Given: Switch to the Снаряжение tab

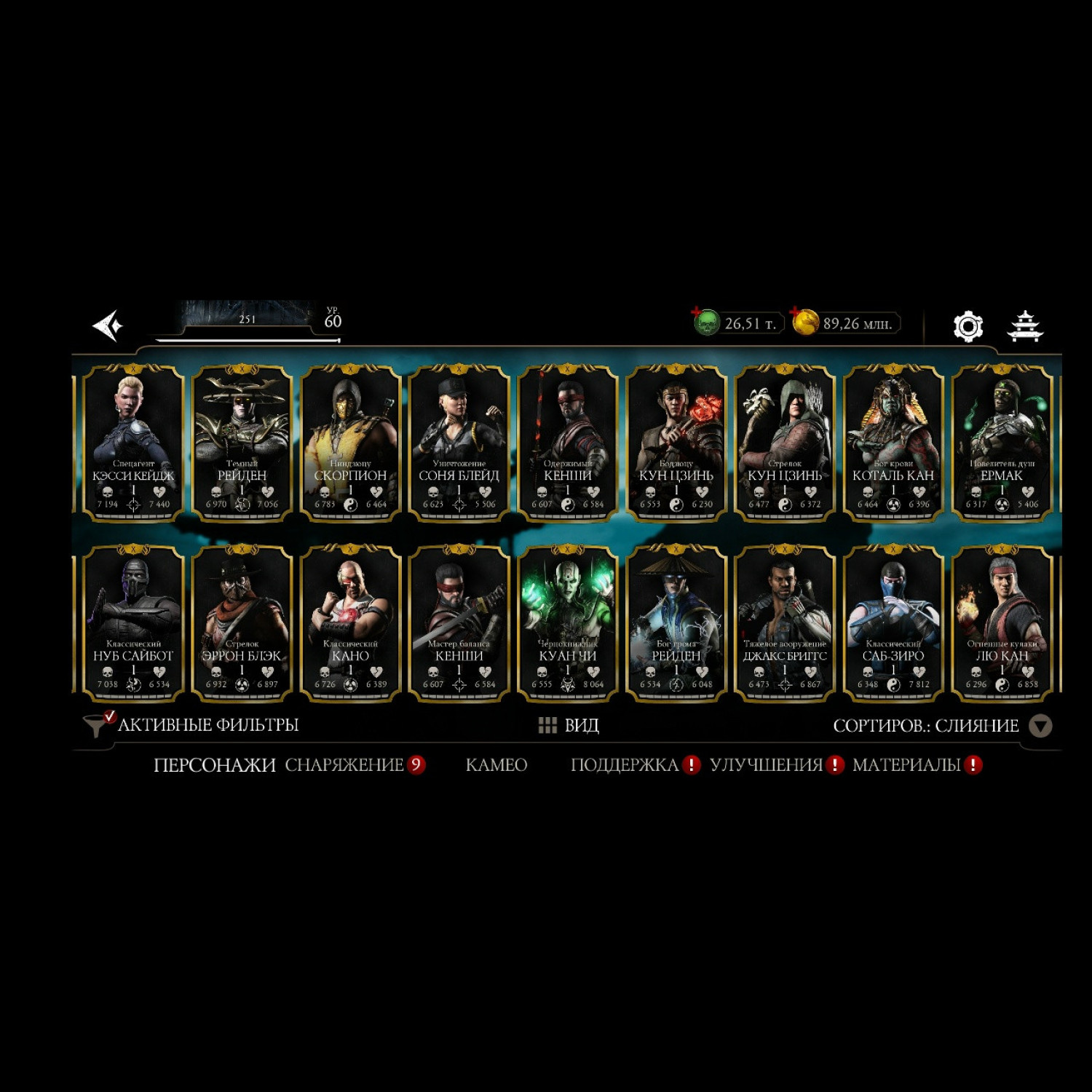Looking at the screenshot, I should pyautogui.click(x=344, y=765).
